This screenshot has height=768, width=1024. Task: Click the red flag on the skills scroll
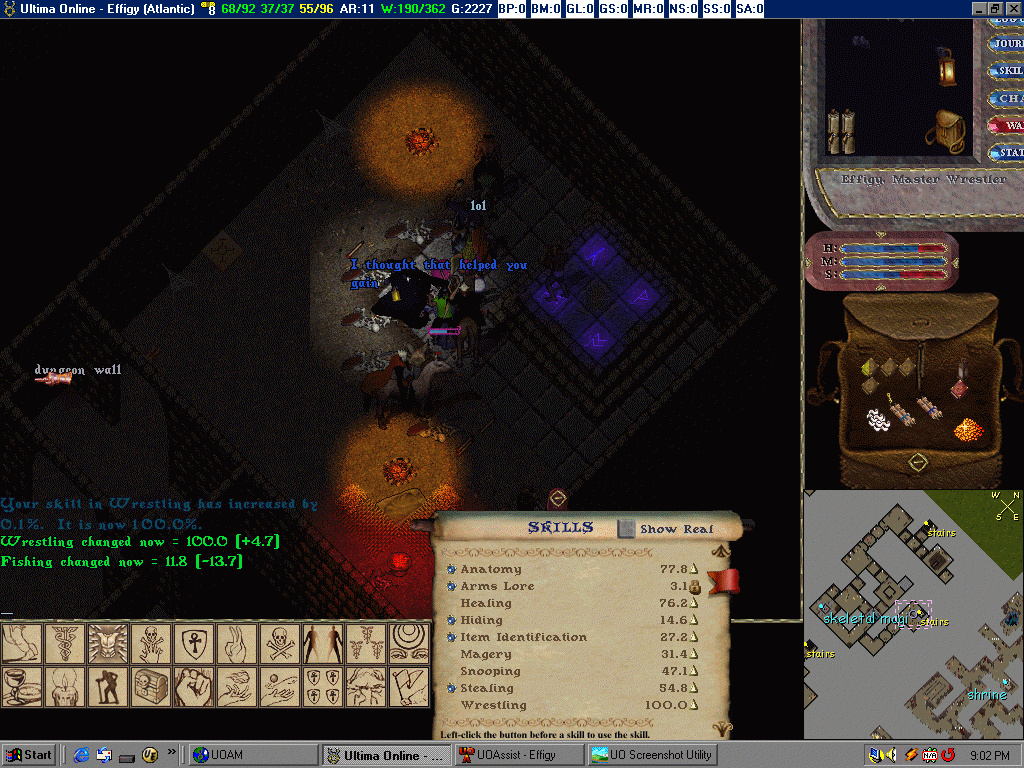coord(722,581)
